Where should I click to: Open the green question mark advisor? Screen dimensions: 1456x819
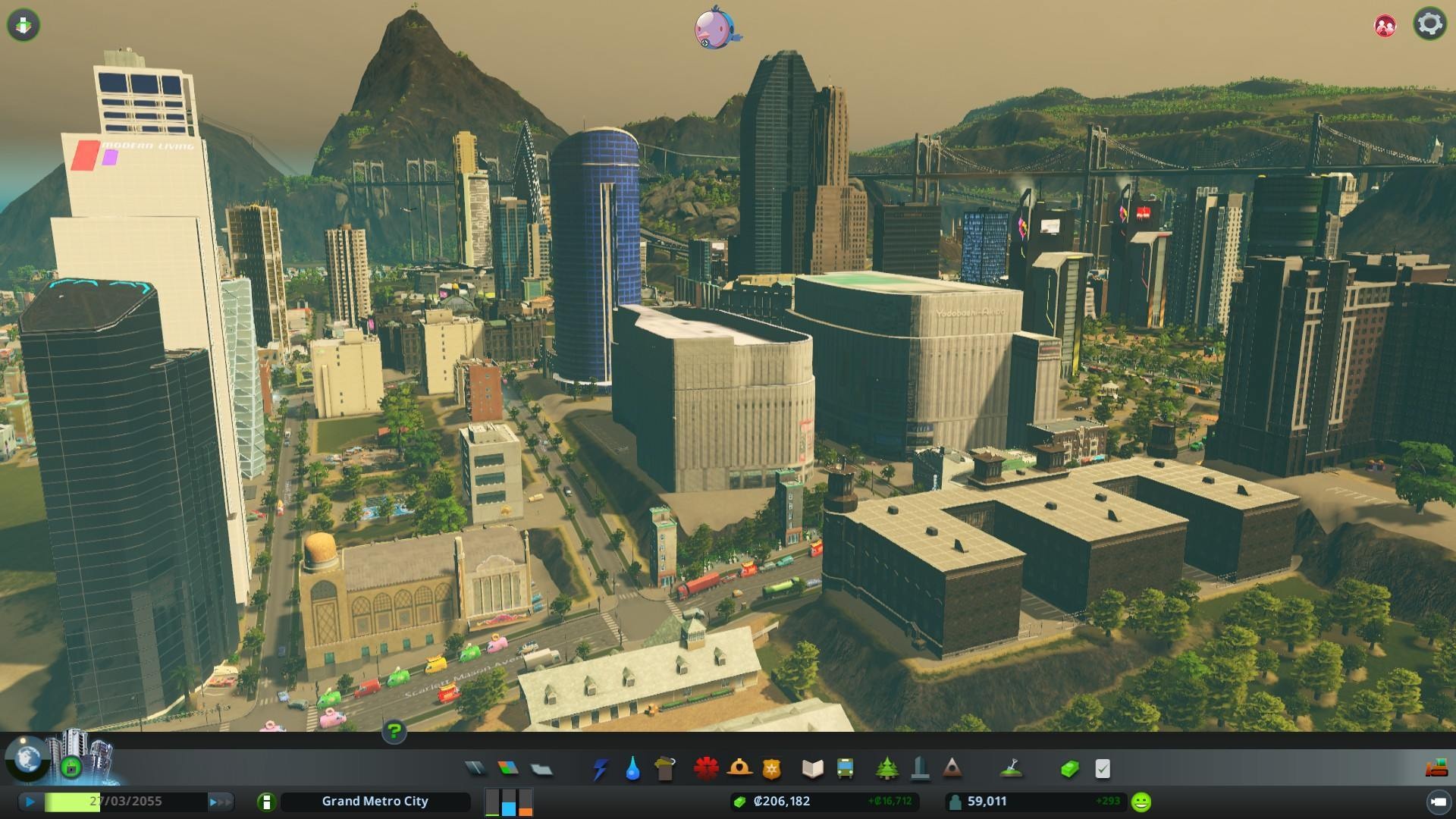pyautogui.click(x=394, y=732)
